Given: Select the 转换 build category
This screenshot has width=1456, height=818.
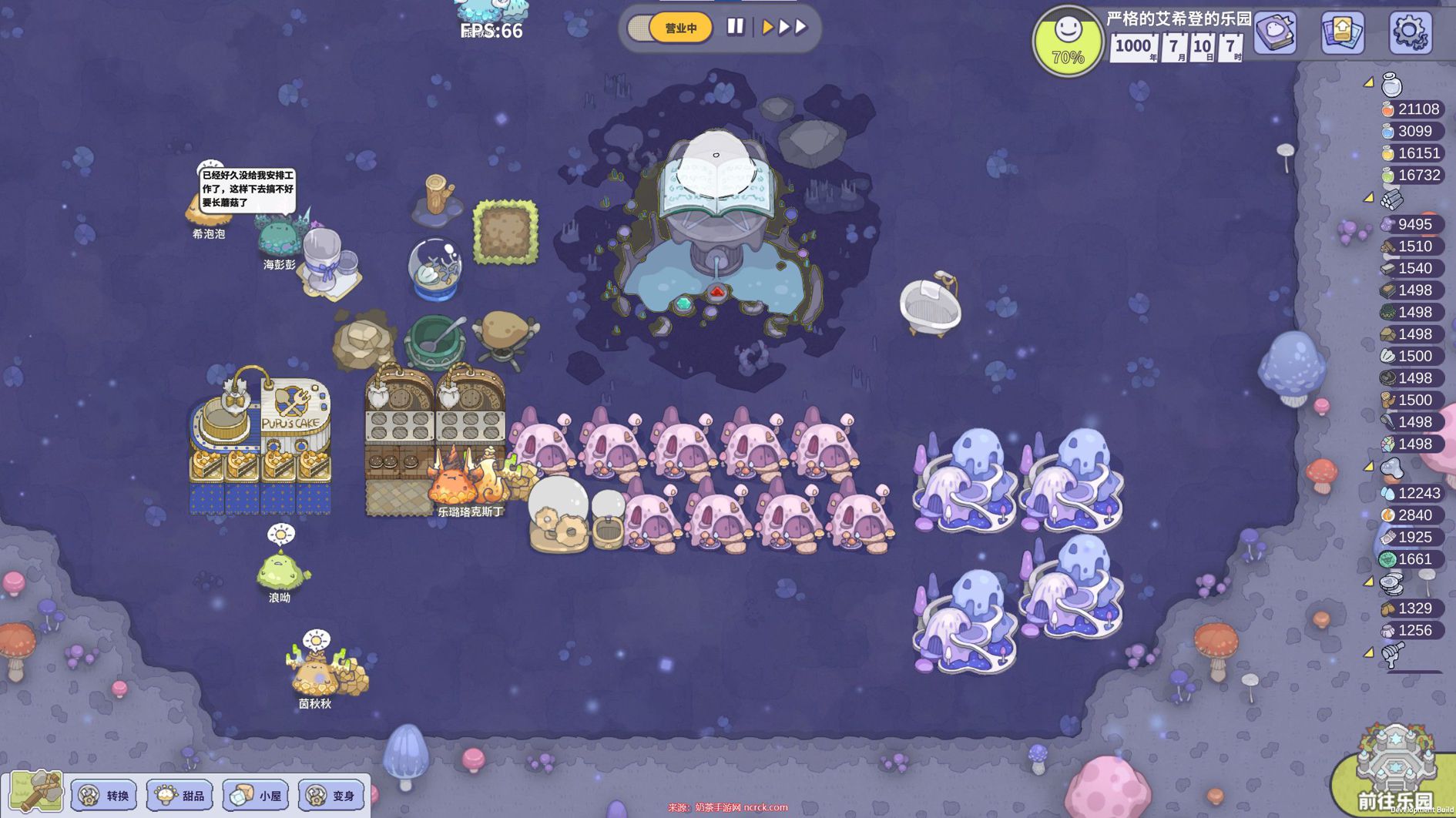Looking at the screenshot, I should (x=105, y=795).
